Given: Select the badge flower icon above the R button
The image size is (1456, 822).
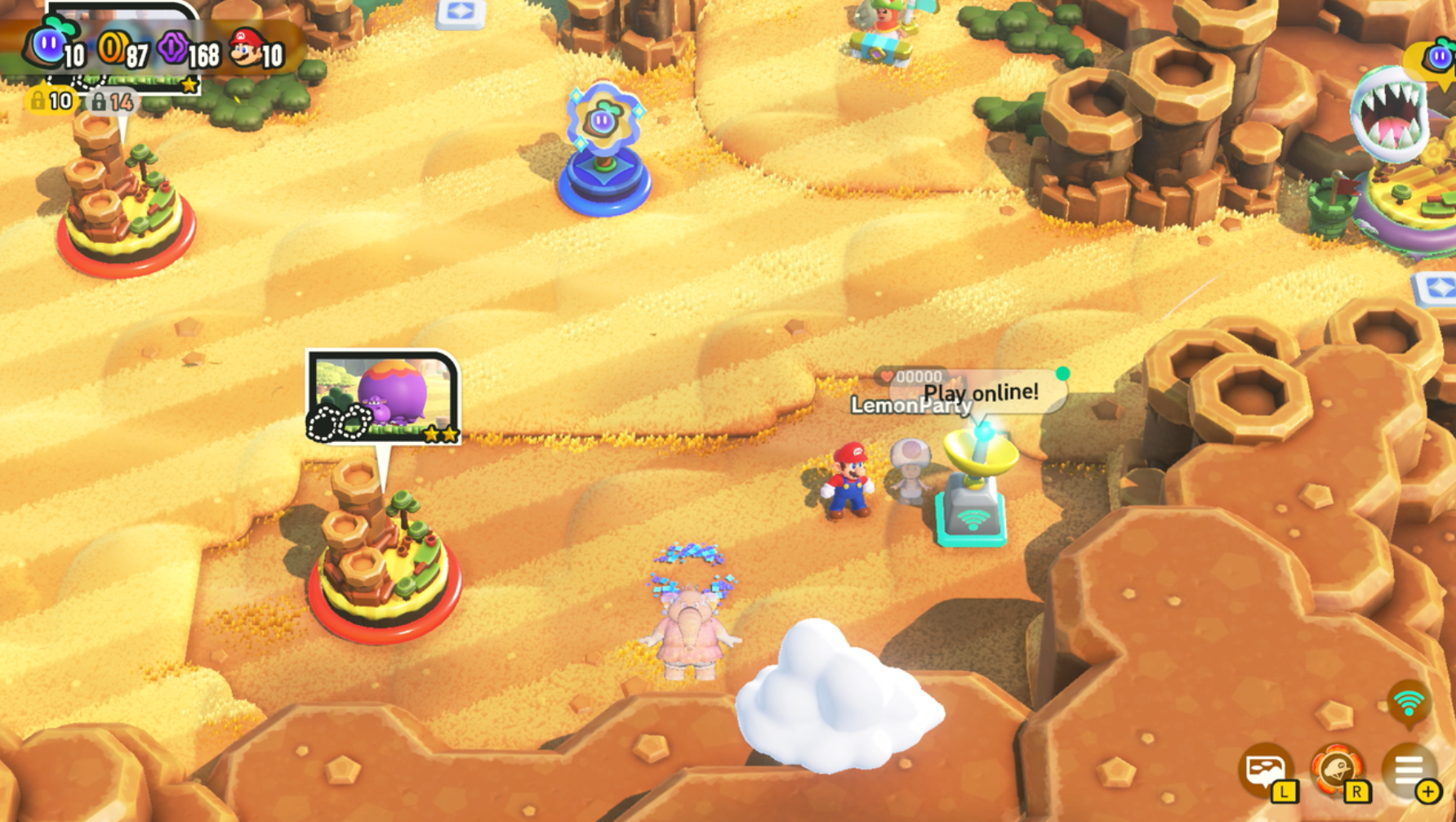Looking at the screenshot, I should click(x=1338, y=770).
